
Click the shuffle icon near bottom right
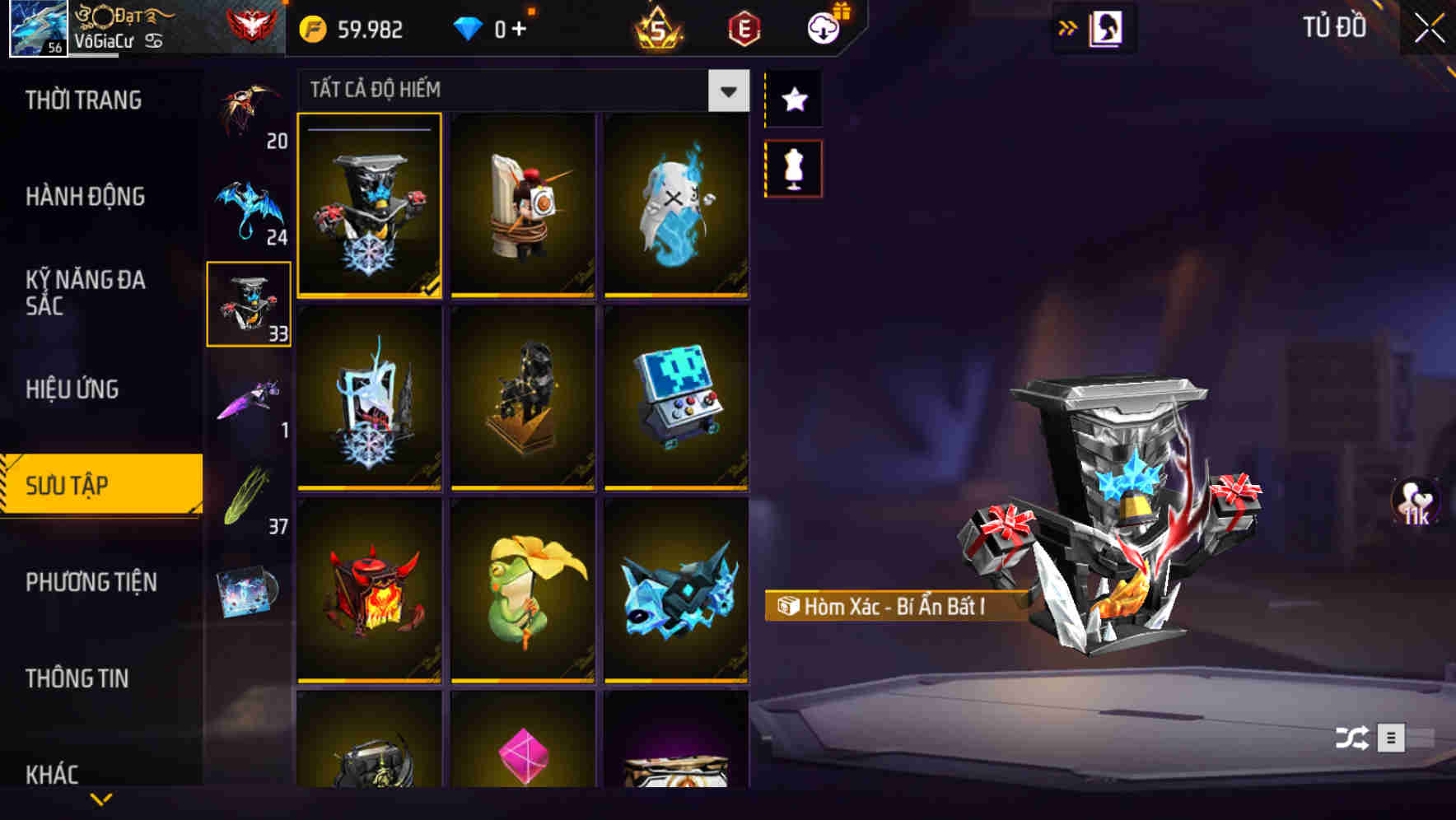1351,739
